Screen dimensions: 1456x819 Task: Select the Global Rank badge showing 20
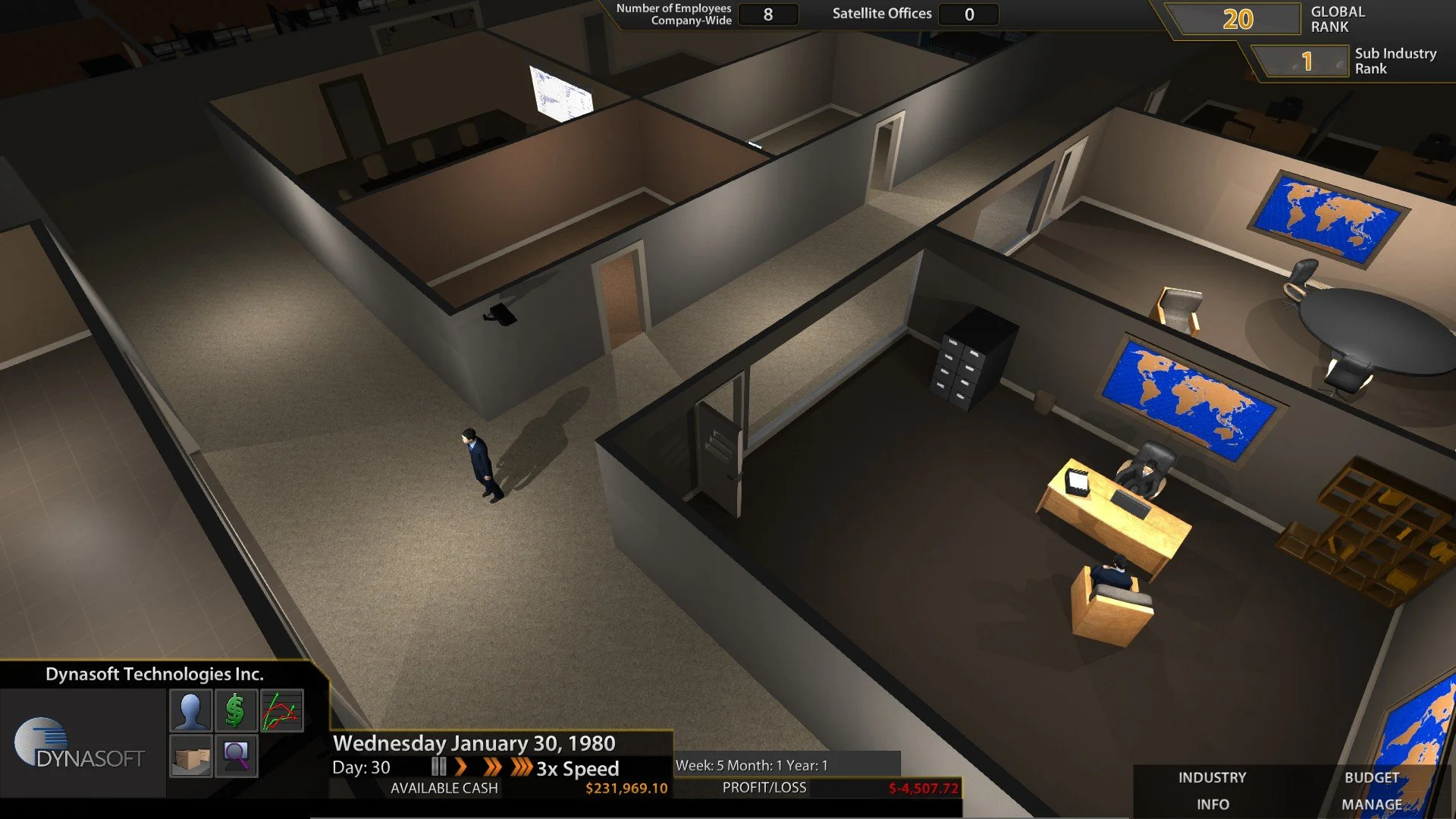coord(1236,19)
